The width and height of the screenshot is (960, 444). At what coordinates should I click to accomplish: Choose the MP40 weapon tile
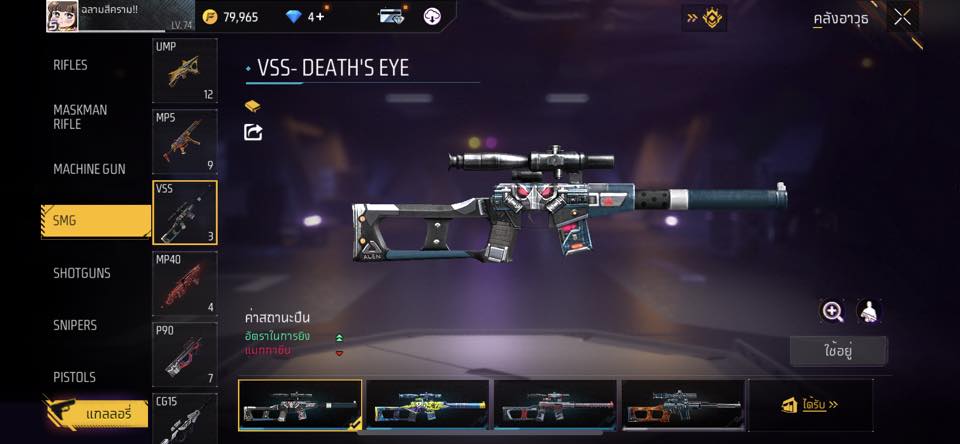pyautogui.click(x=184, y=283)
